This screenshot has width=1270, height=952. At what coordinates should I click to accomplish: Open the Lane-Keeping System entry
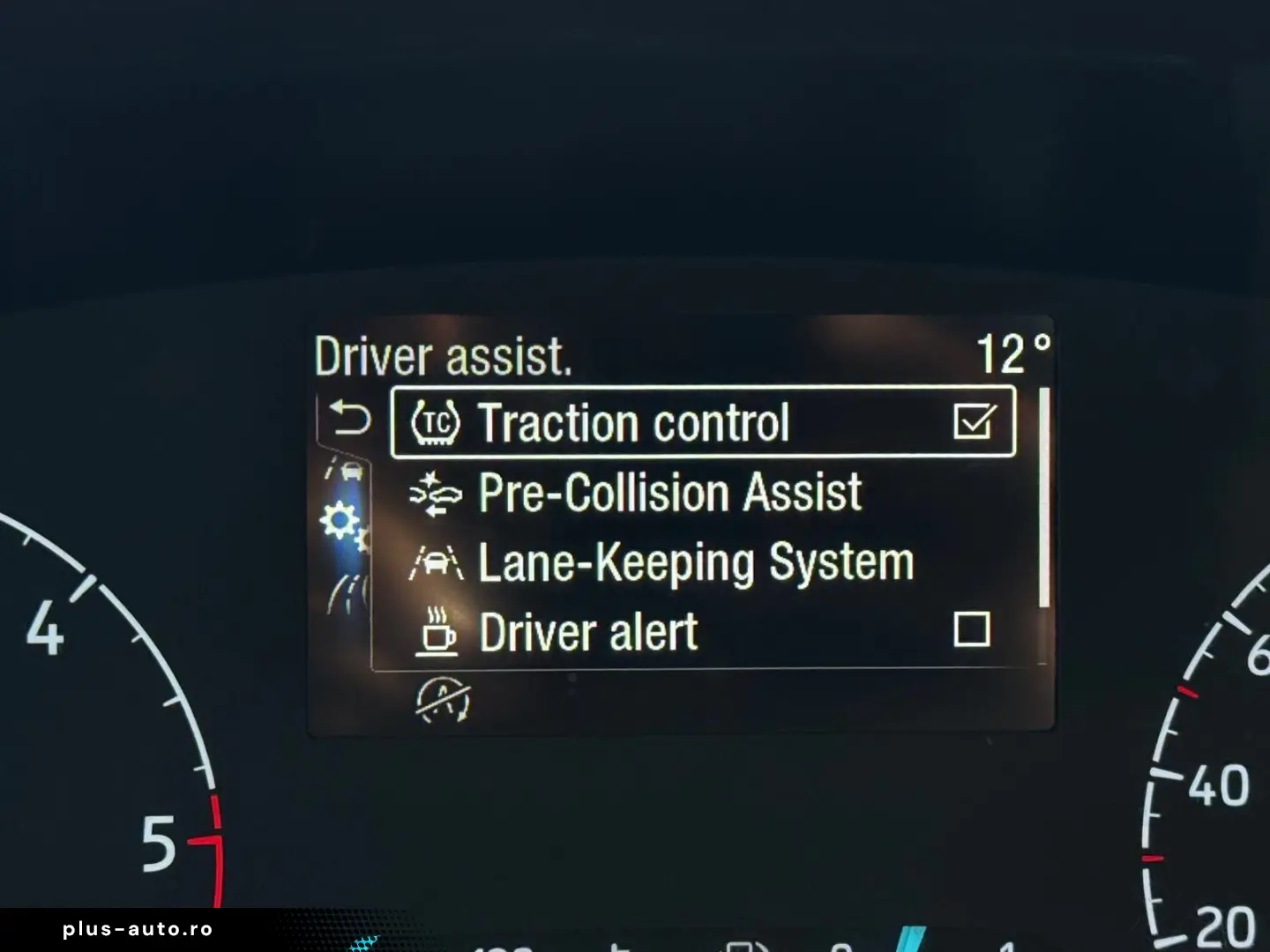click(x=694, y=562)
